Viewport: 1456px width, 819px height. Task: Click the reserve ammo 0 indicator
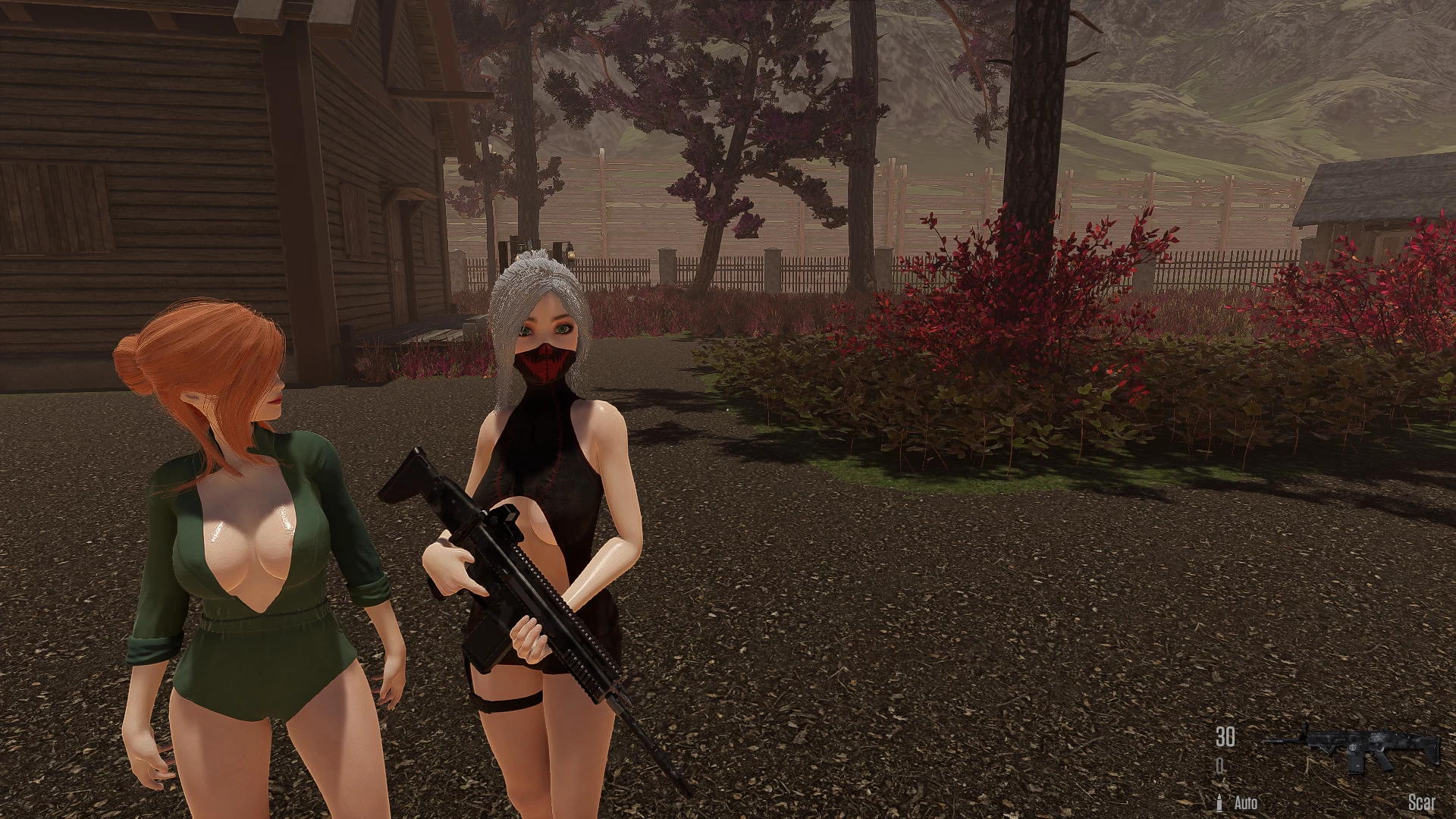point(1219,764)
